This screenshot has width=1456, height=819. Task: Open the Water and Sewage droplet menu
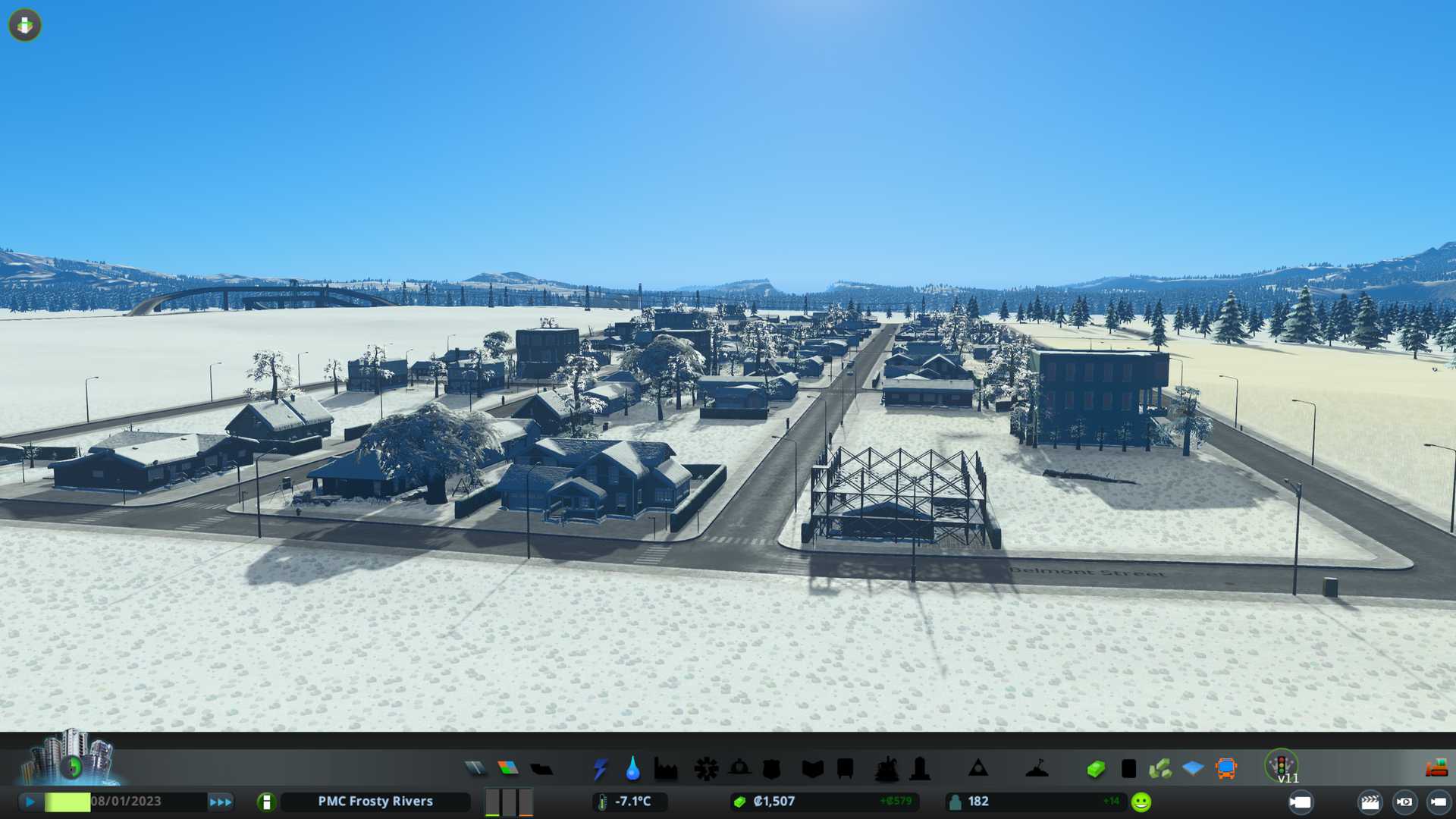pos(632,769)
